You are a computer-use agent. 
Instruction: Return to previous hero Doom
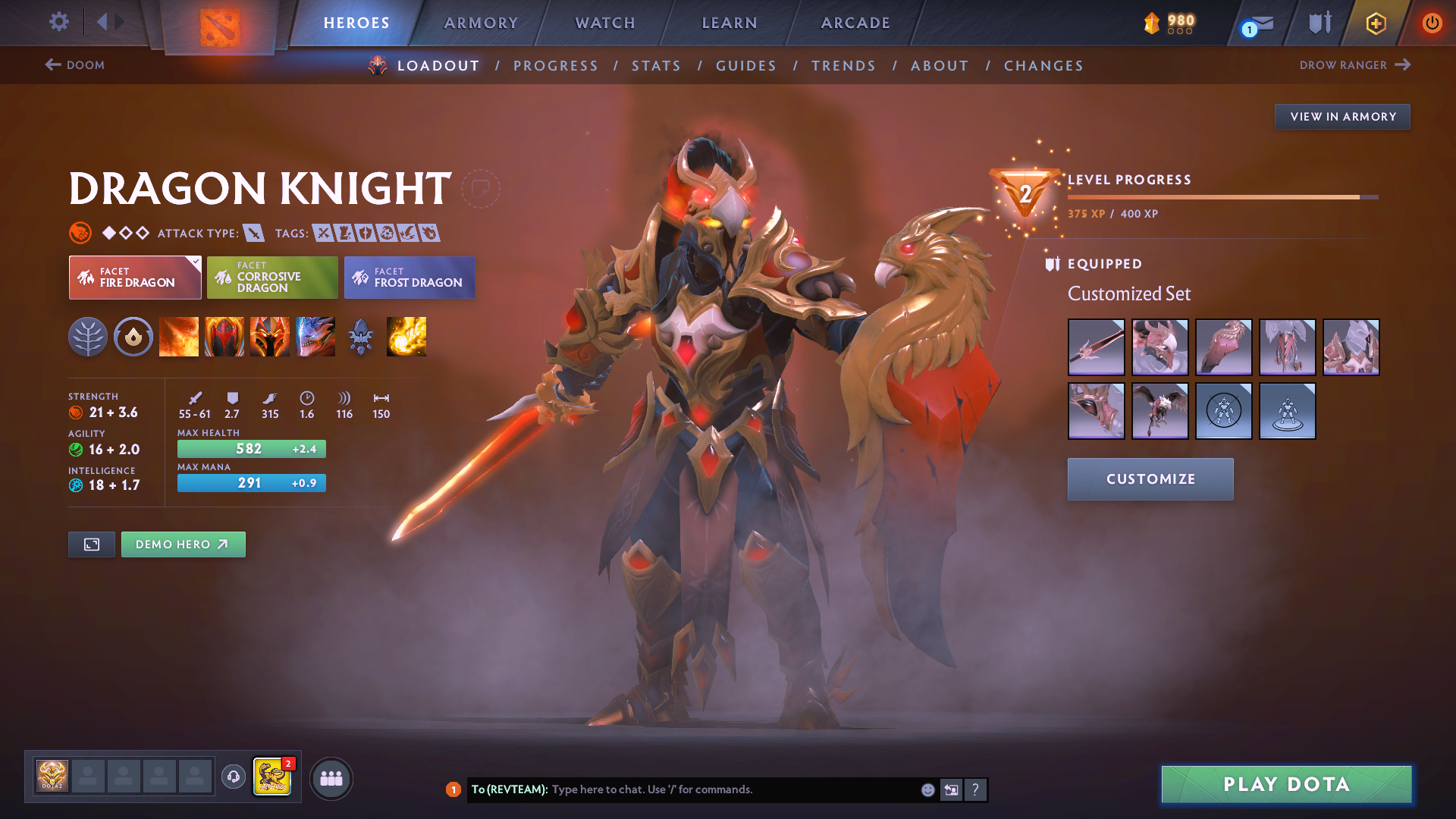76,65
